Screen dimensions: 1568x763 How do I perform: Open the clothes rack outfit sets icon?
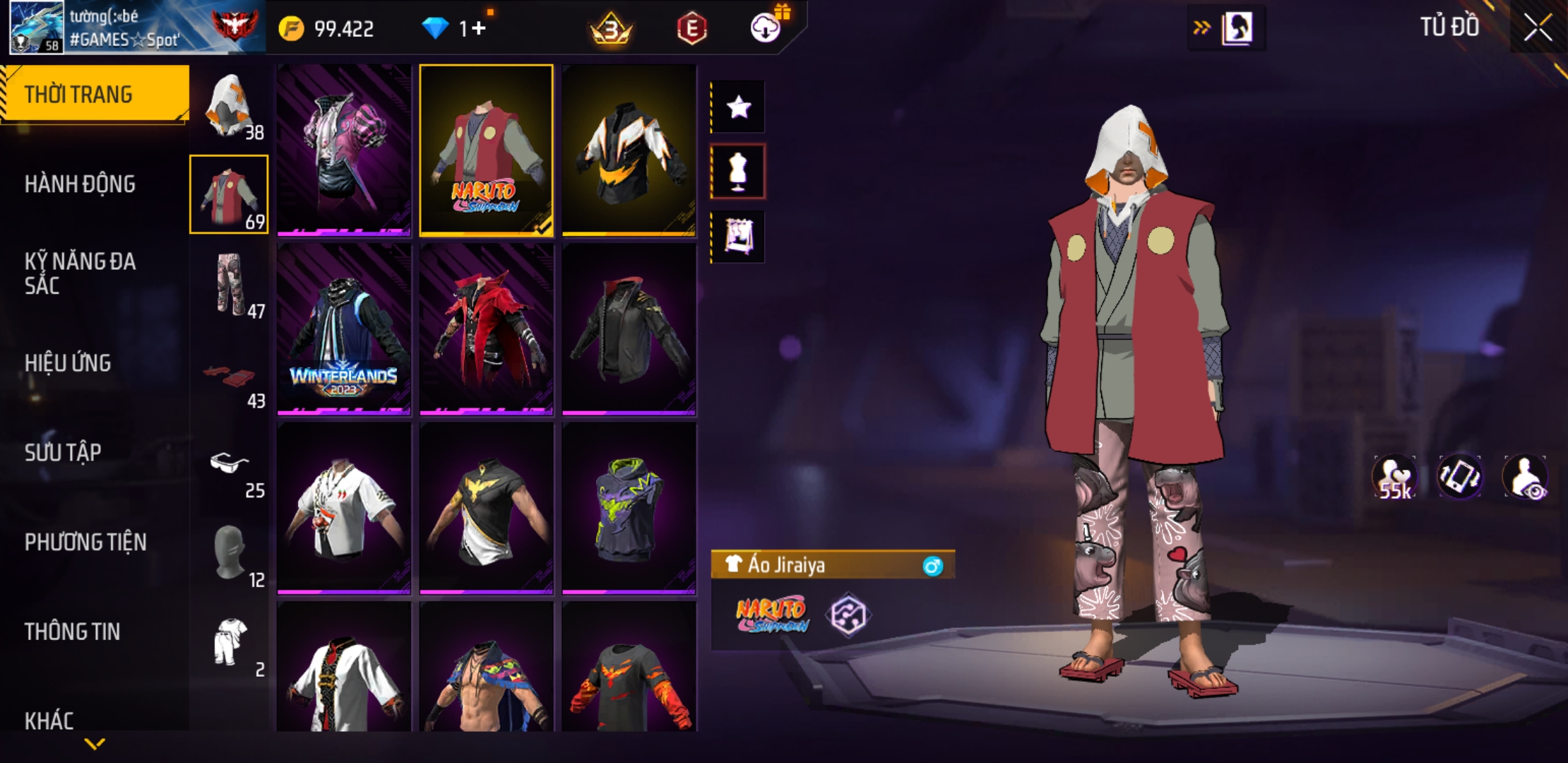[x=738, y=237]
